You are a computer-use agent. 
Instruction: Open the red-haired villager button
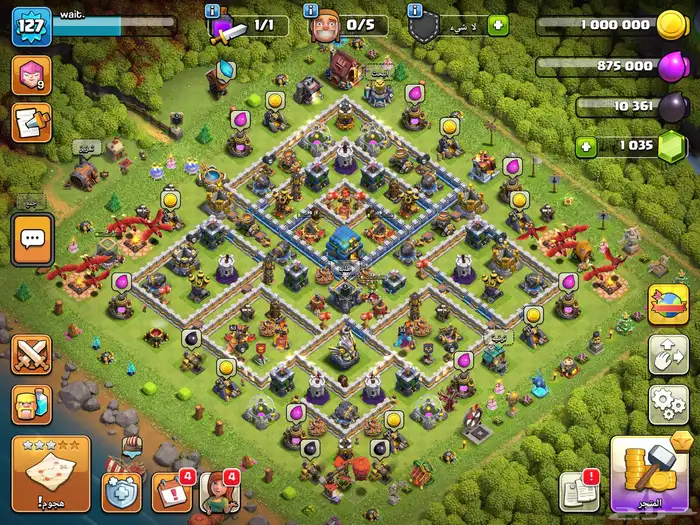(x=220, y=491)
